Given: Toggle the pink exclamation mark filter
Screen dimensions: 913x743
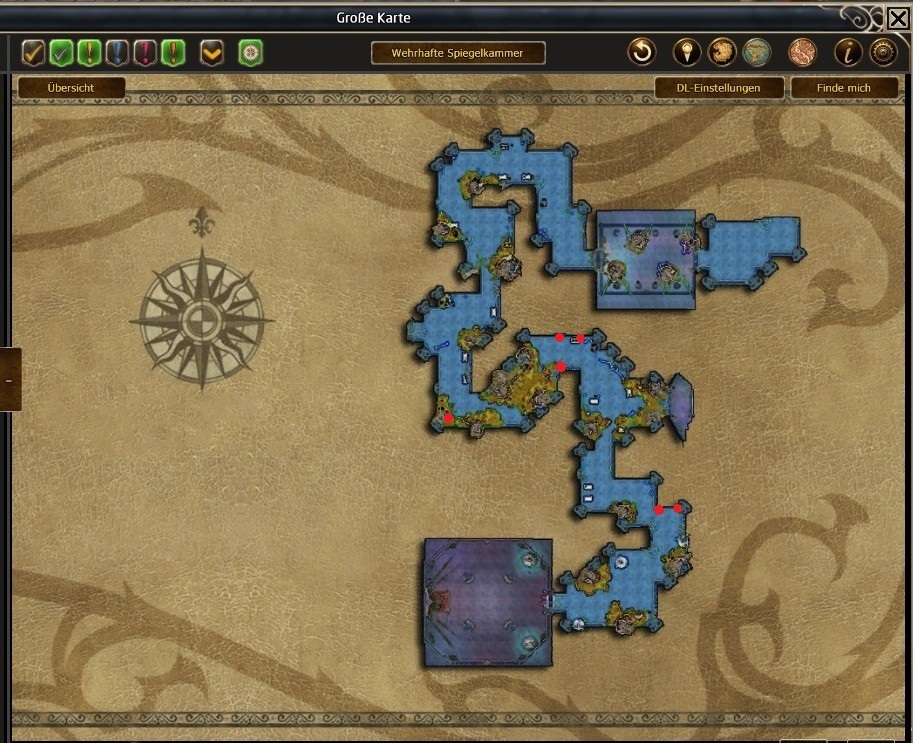Looking at the screenshot, I should (x=146, y=52).
